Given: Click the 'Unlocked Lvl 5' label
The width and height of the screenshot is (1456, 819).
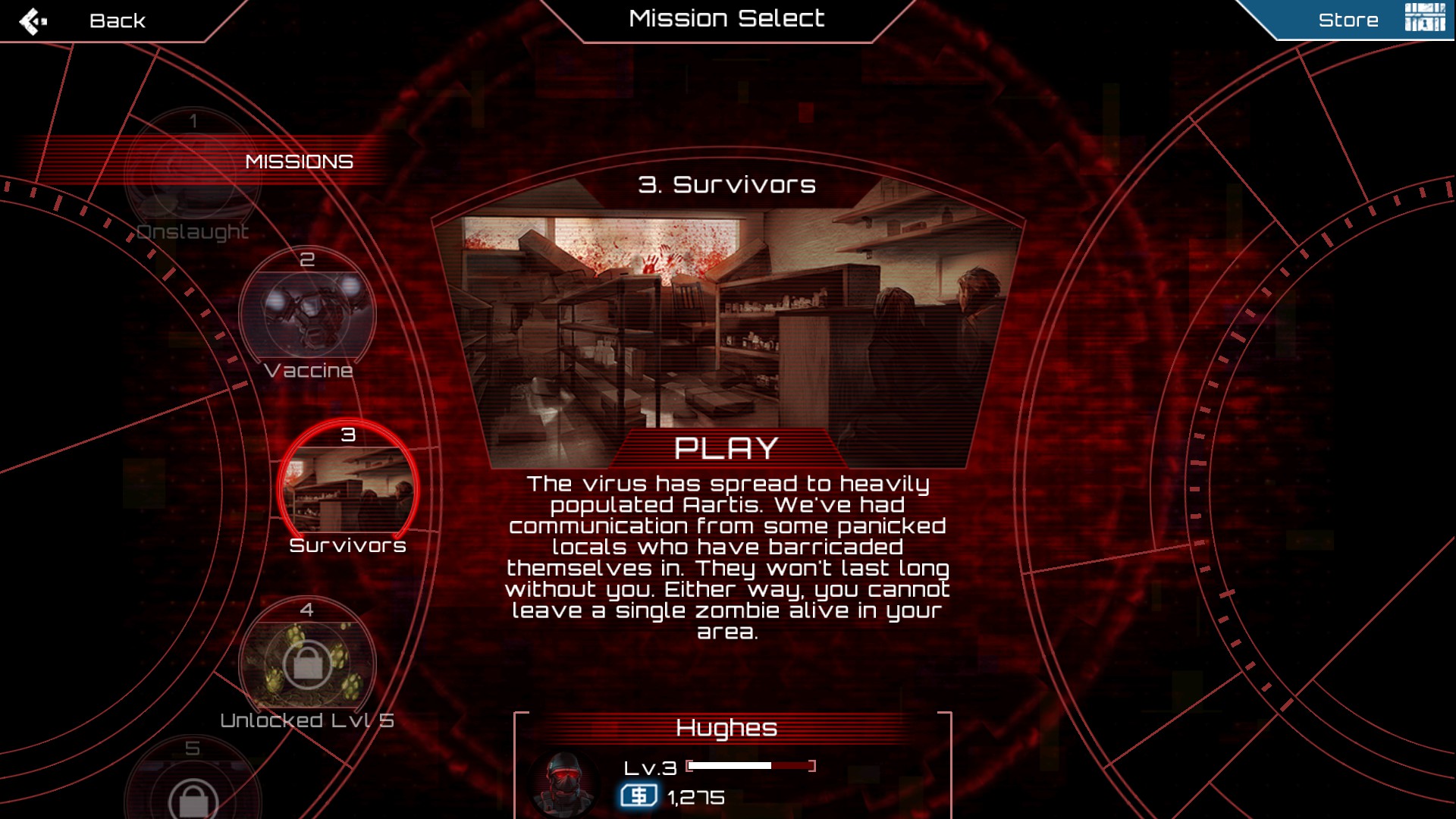Looking at the screenshot, I should pyautogui.click(x=306, y=719).
